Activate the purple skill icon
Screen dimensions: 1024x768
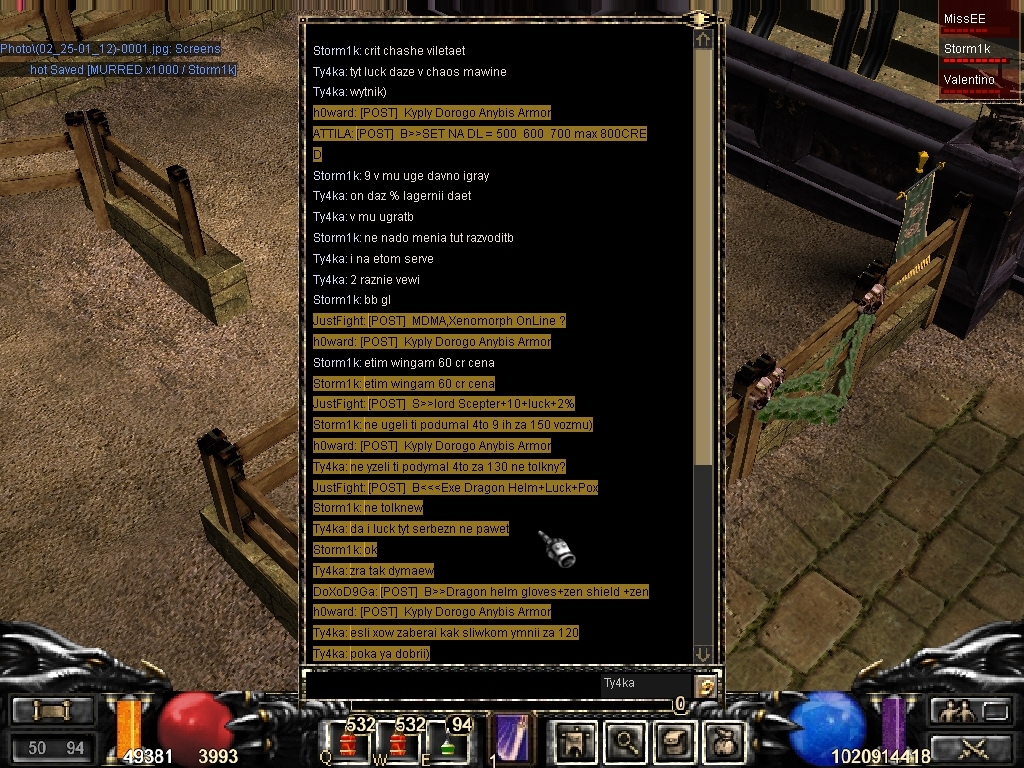coord(512,738)
